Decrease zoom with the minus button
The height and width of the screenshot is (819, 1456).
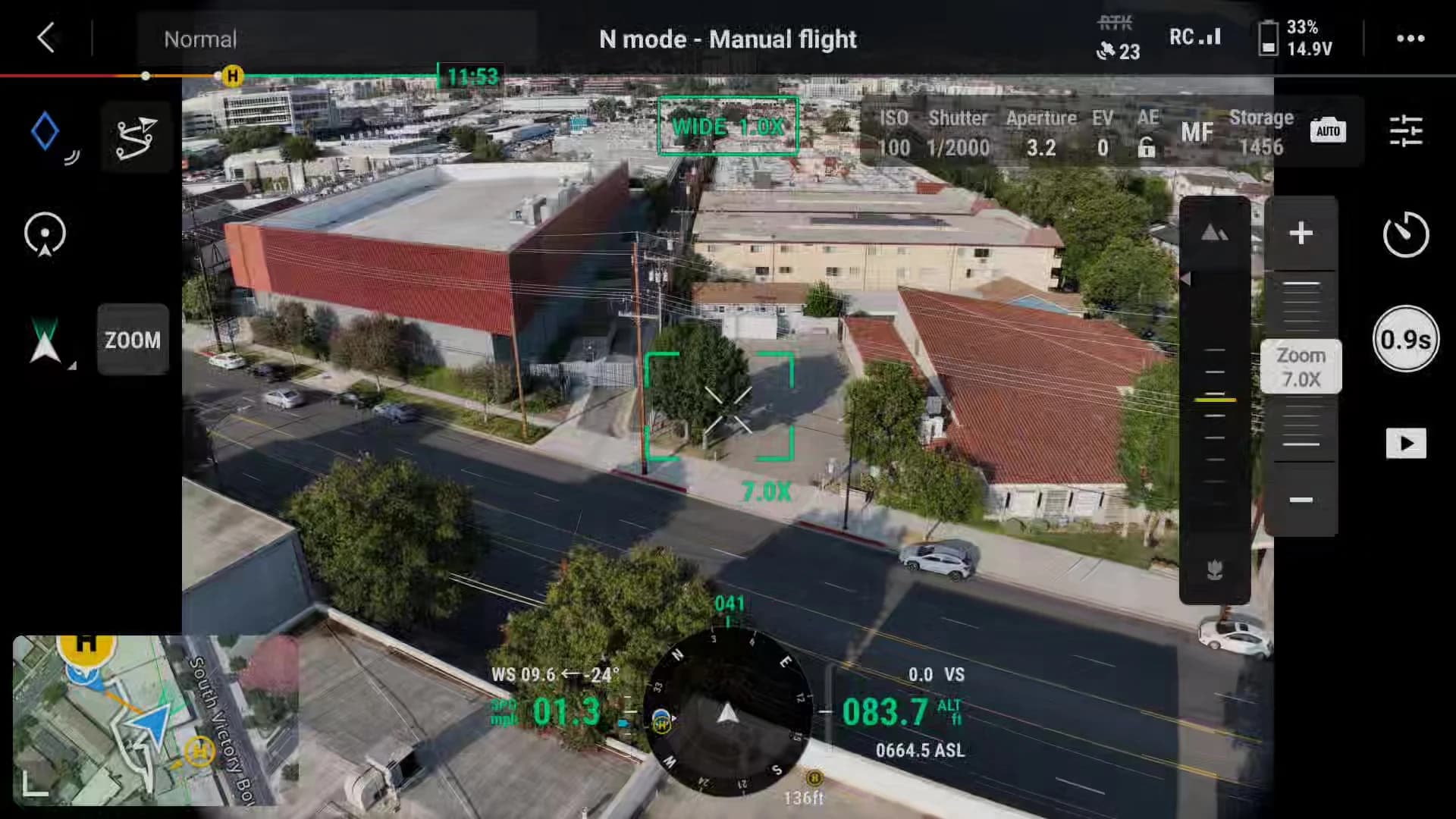(x=1301, y=500)
